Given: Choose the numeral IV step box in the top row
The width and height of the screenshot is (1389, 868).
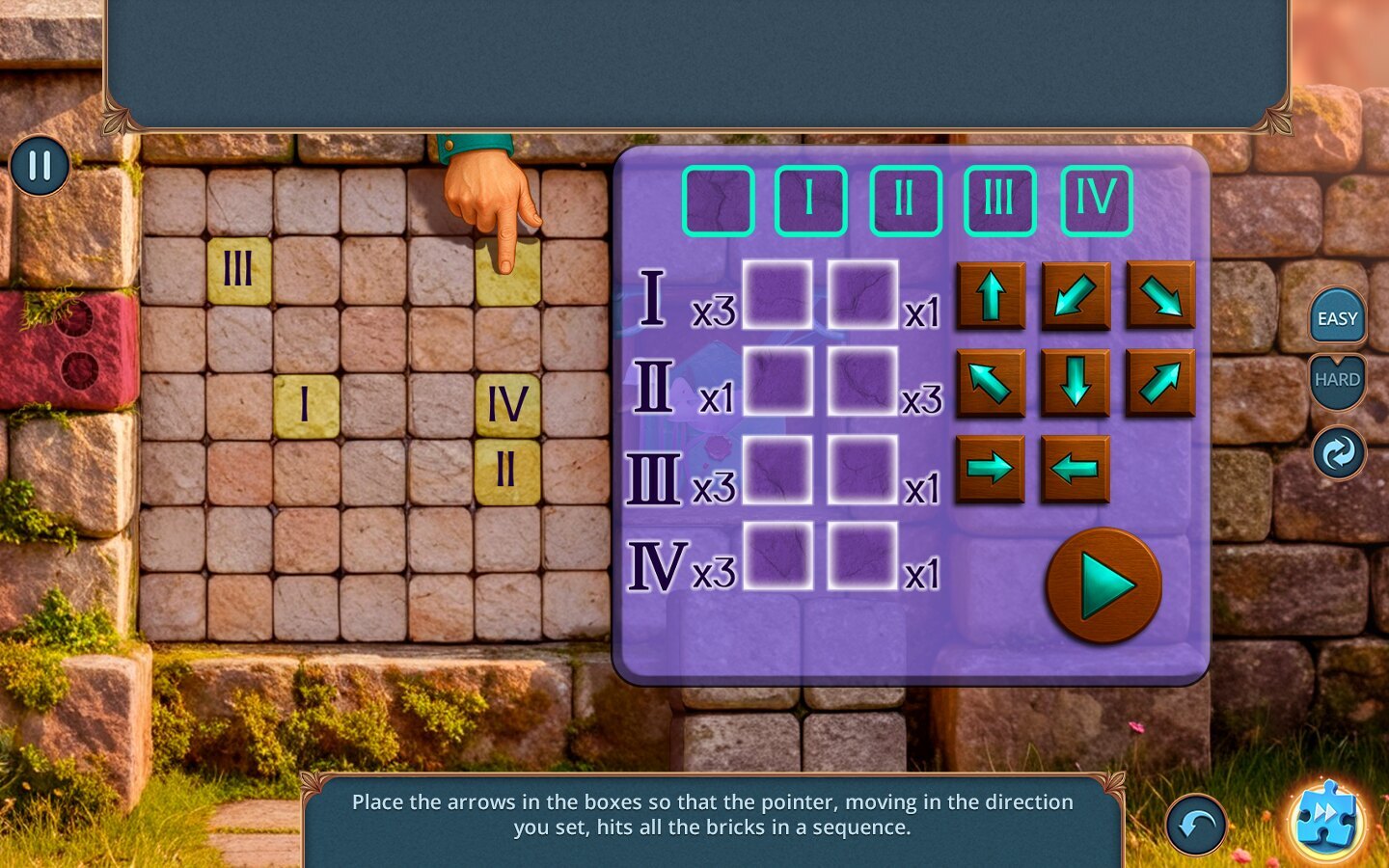Looking at the screenshot, I should pos(1096,201).
